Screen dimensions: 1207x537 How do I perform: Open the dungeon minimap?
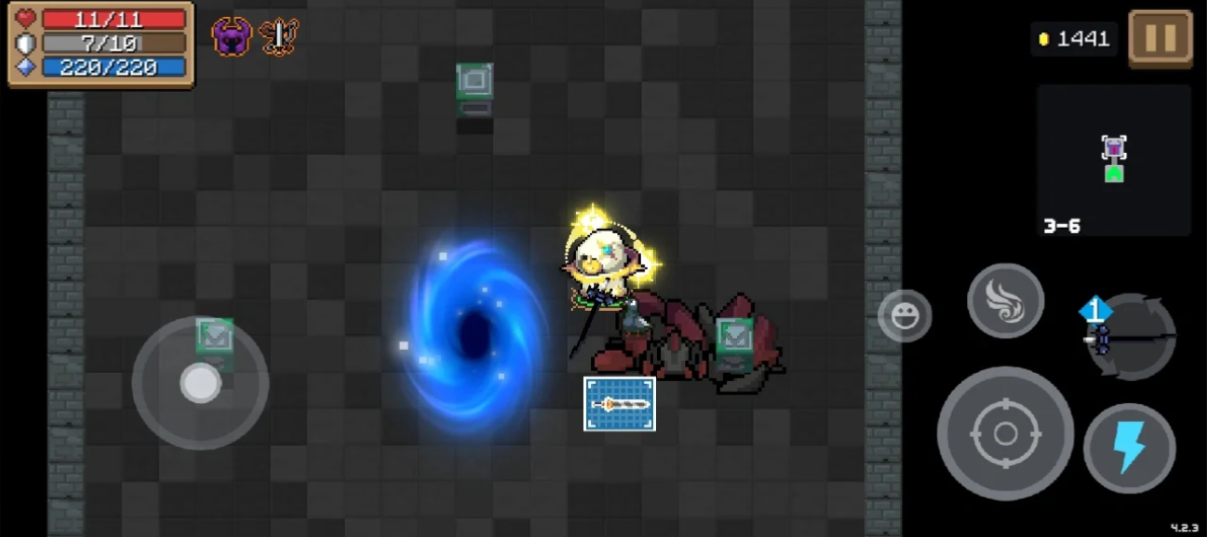(x=1113, y=160)
